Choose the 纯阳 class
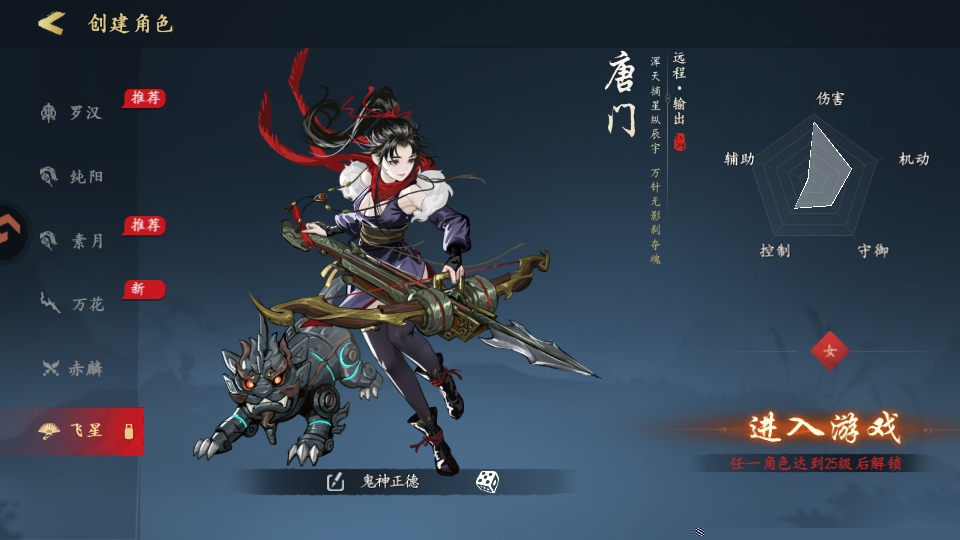This screenshot has height=540, width=960. [x=72, y=177]
